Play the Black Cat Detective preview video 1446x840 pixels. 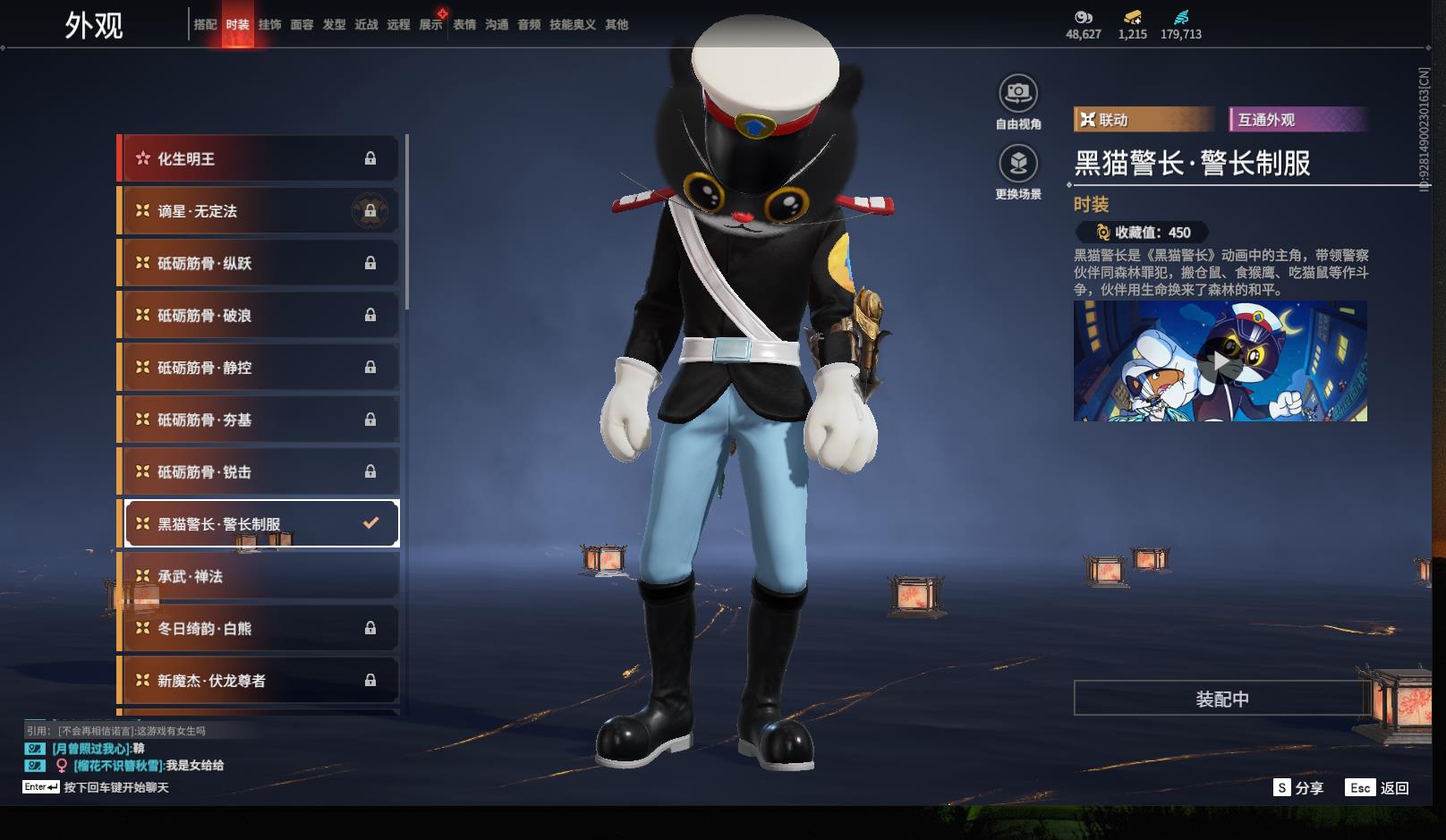pyautogui.click(x=1220, y=361)
